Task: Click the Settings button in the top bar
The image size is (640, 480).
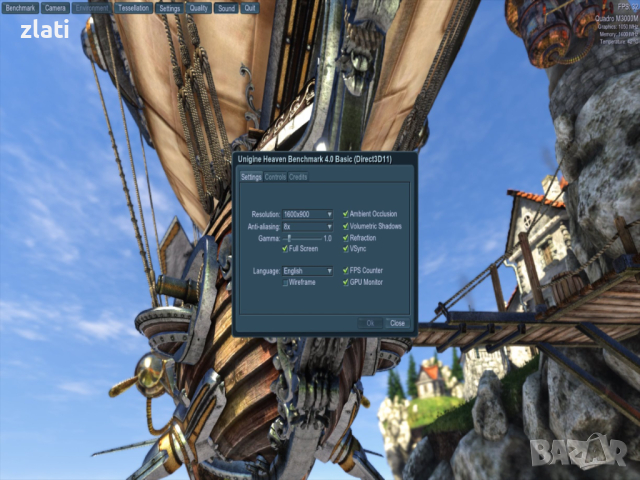Action: (x=170, y=7)
